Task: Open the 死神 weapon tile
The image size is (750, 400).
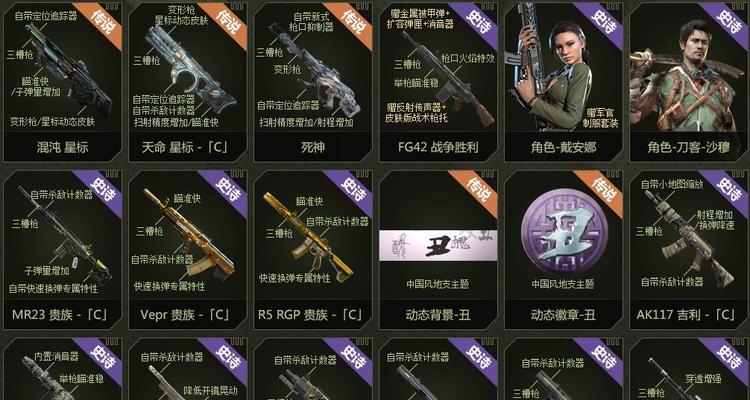Action: point(312,80)
